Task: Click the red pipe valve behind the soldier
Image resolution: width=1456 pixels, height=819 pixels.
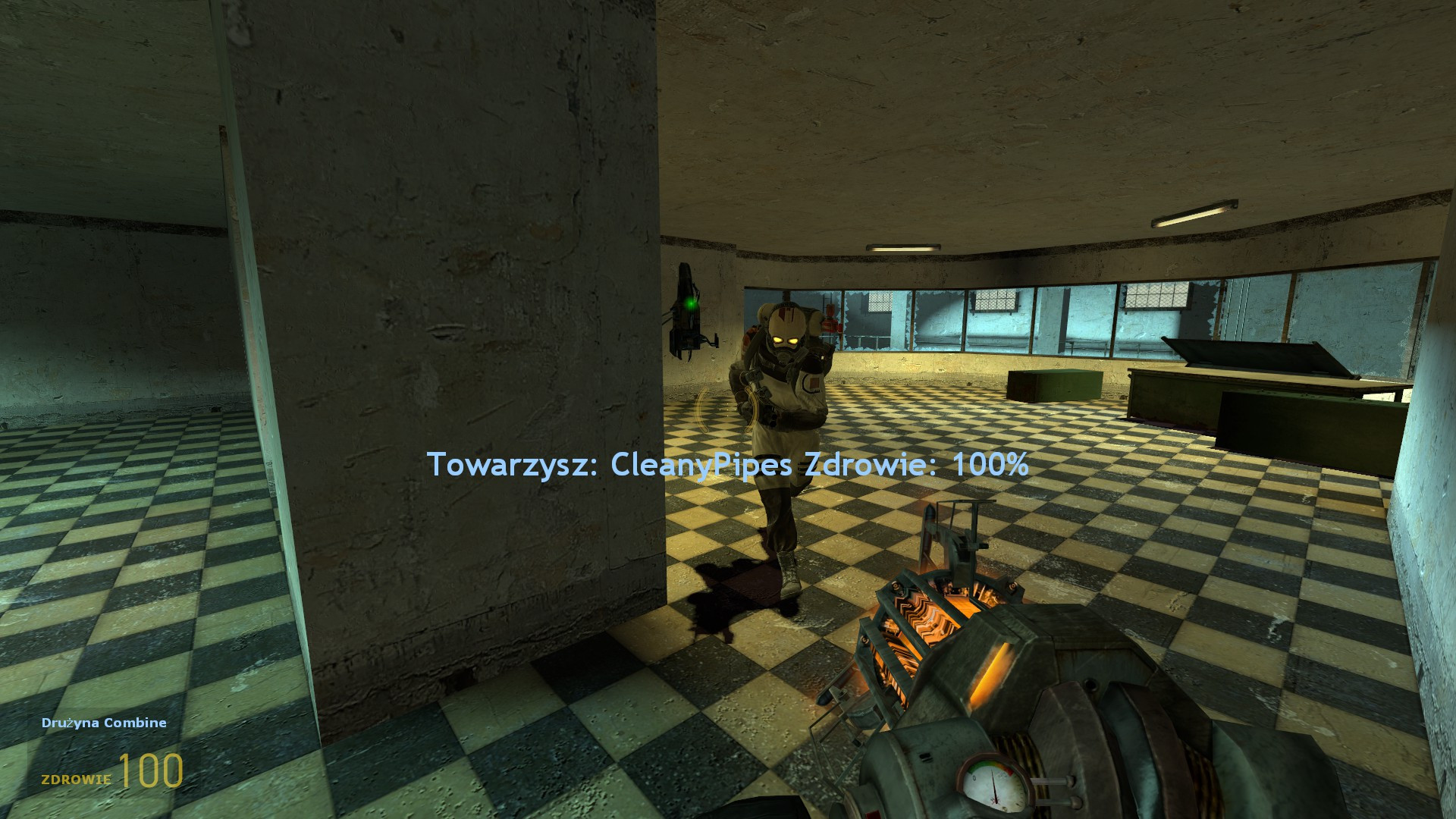Action: [831, 325]
